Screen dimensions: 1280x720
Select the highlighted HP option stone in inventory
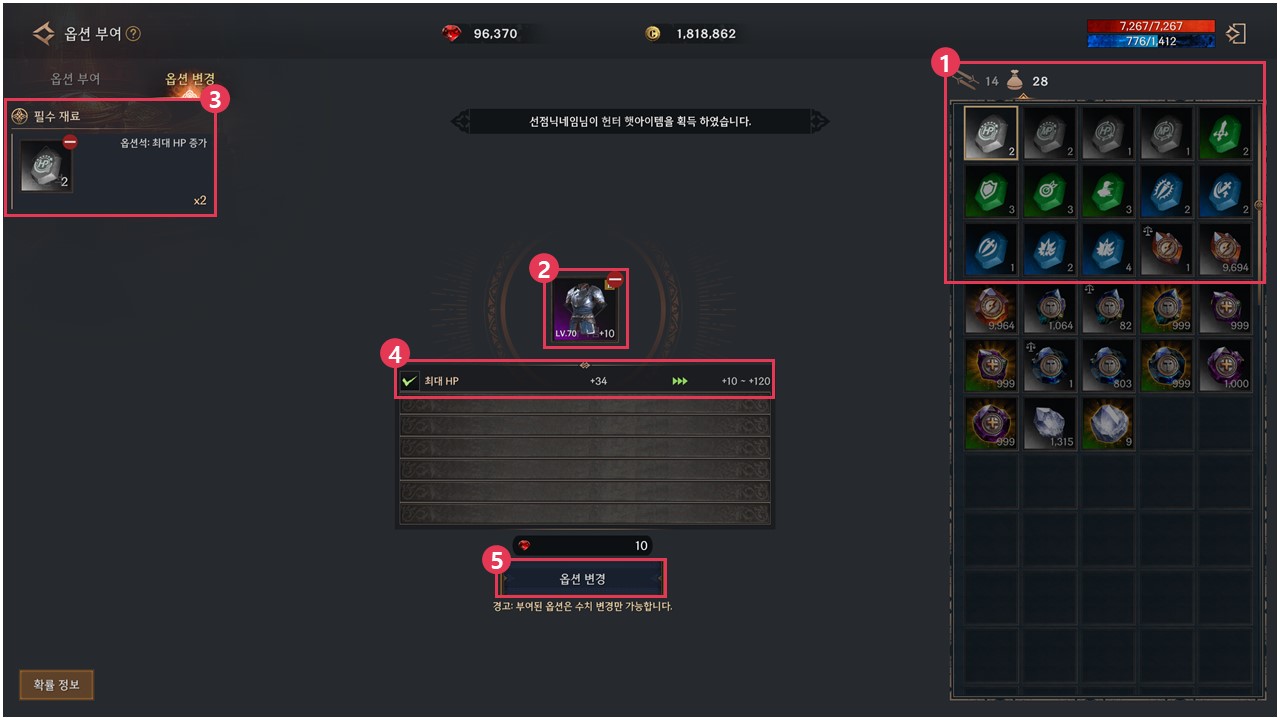point(991,133)
